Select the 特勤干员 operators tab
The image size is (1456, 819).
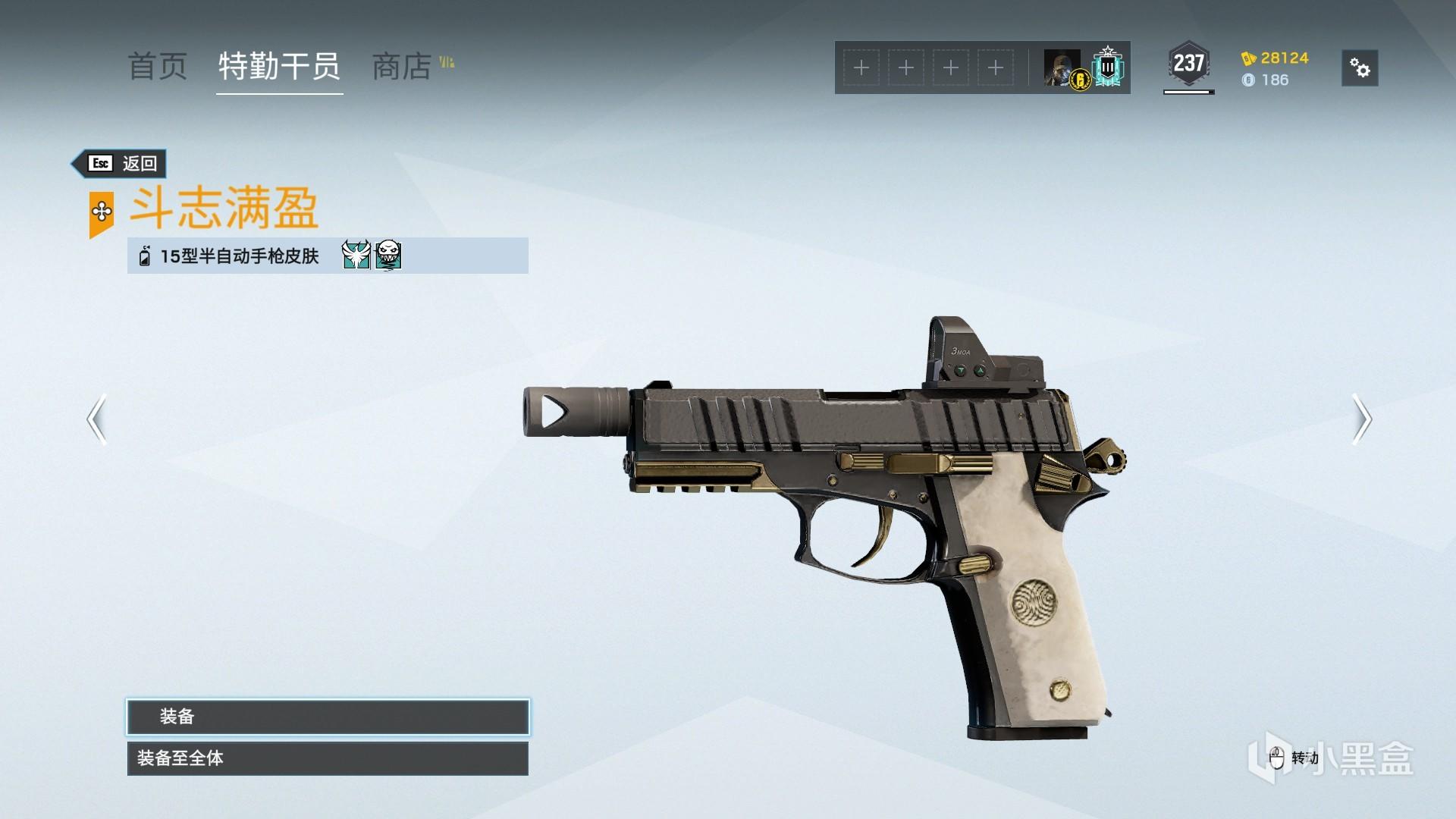point(279,67)
